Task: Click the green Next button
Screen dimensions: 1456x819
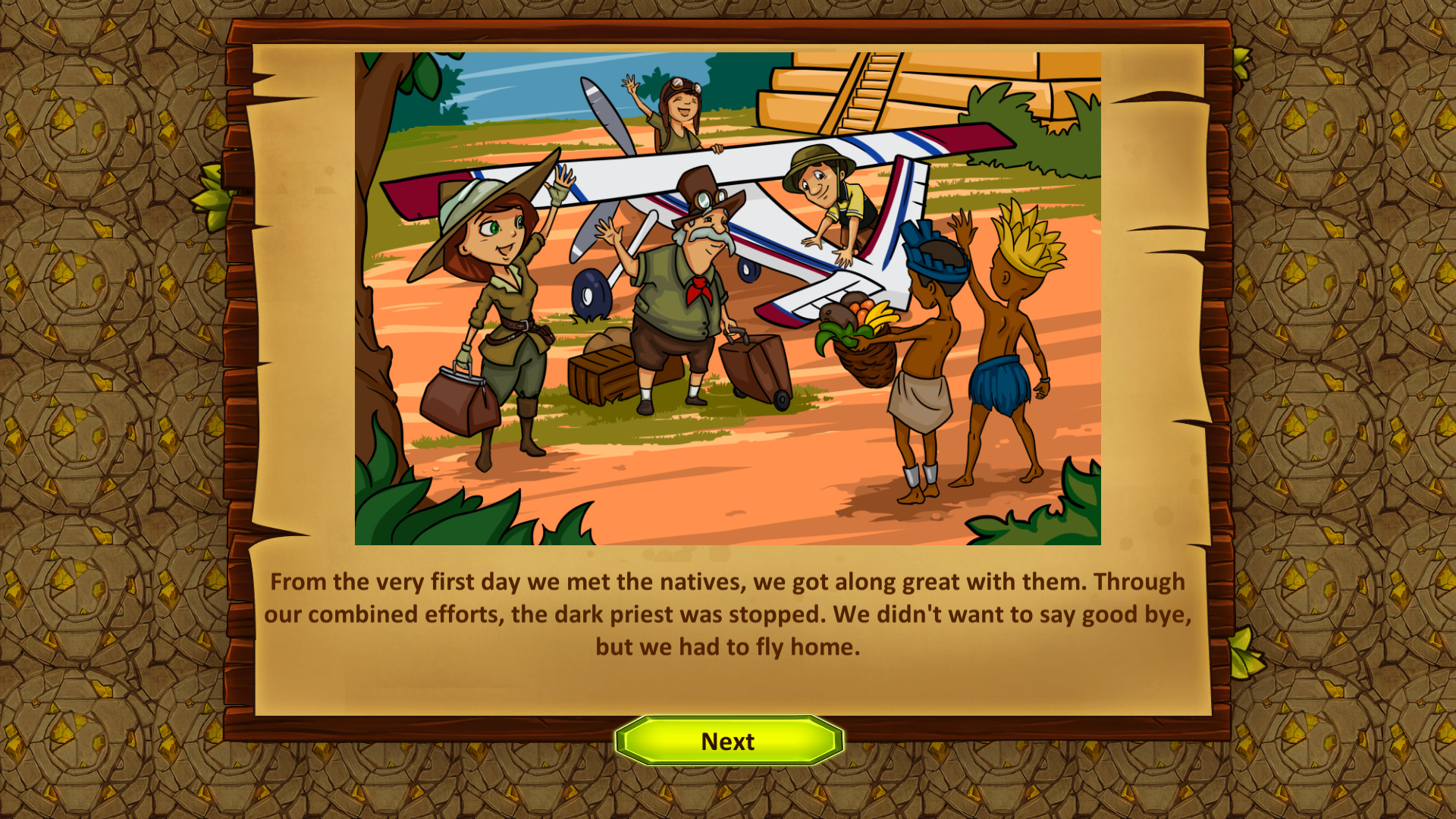Action: (x=728, y=741)
